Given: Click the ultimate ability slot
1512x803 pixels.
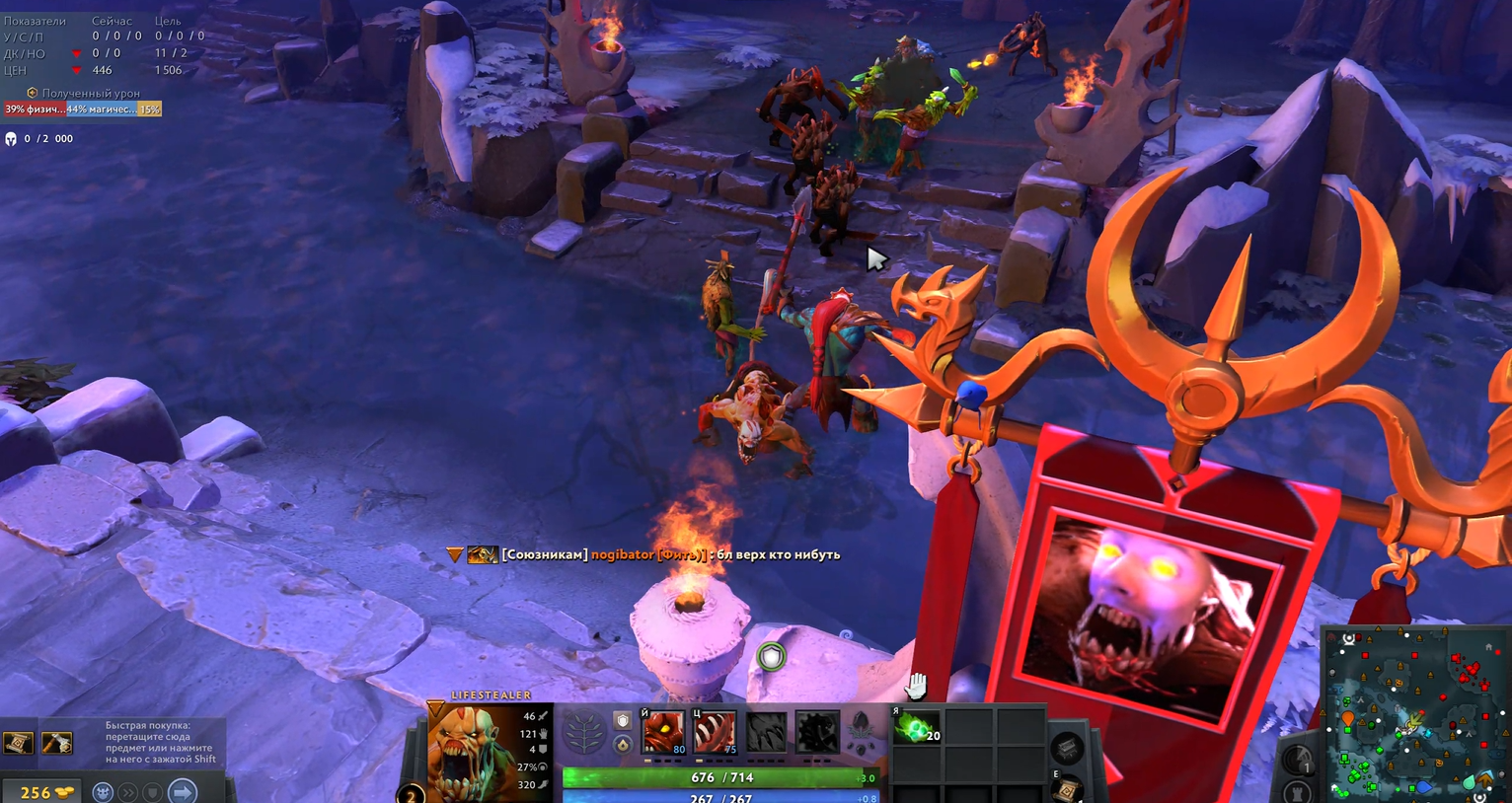Looking at the screenshot, I should coord(817,733).
